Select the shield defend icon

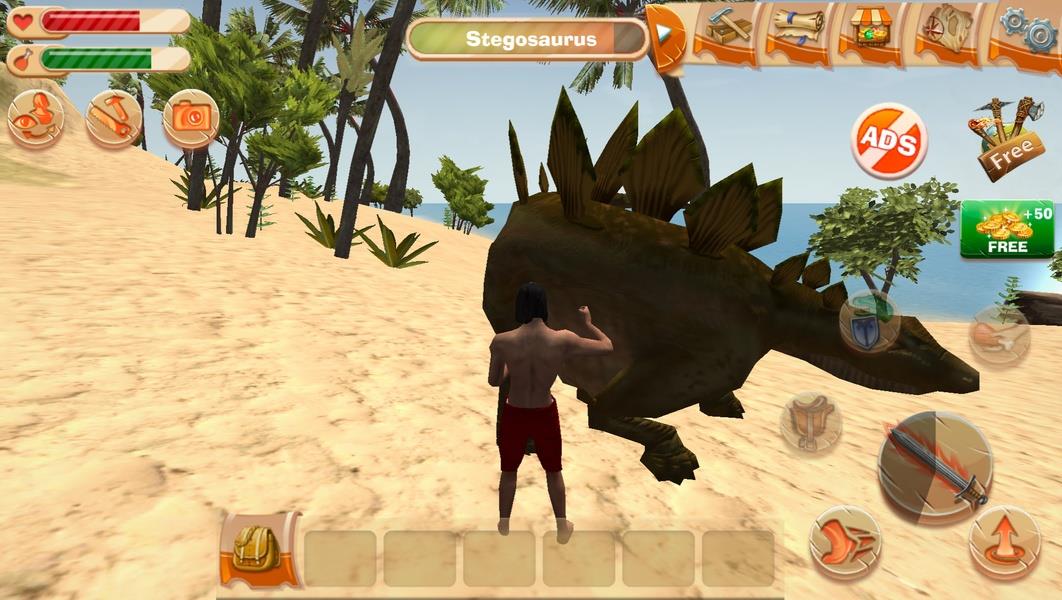[x=867, y=322]
